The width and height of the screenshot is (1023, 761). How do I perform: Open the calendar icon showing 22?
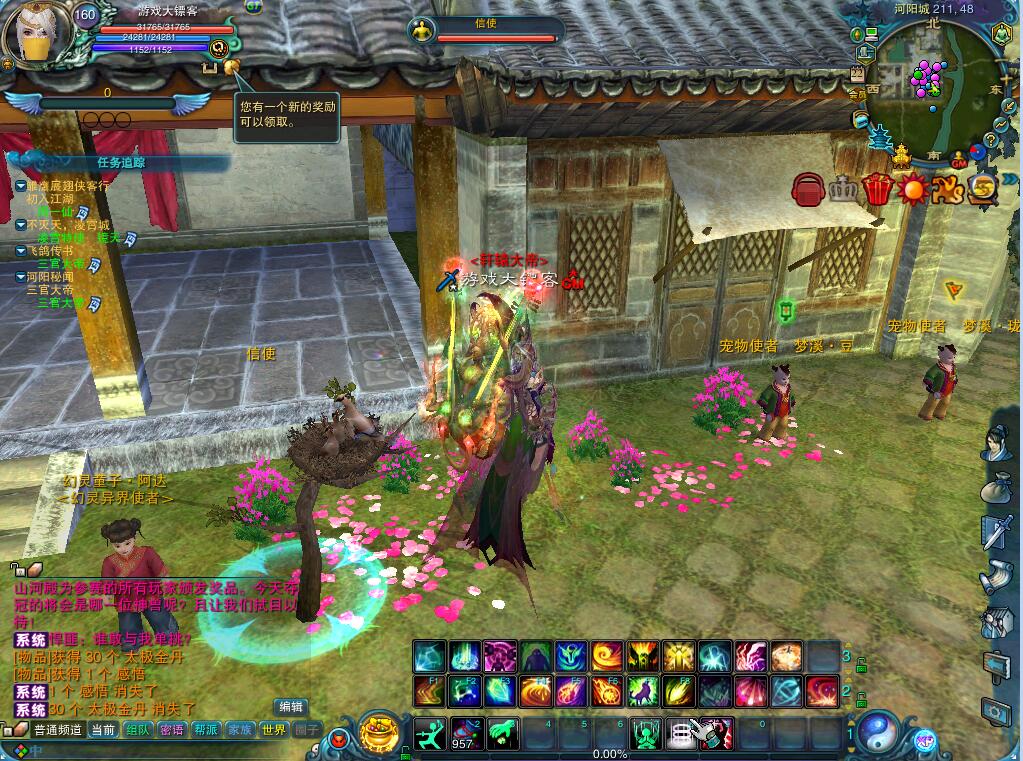857,73
